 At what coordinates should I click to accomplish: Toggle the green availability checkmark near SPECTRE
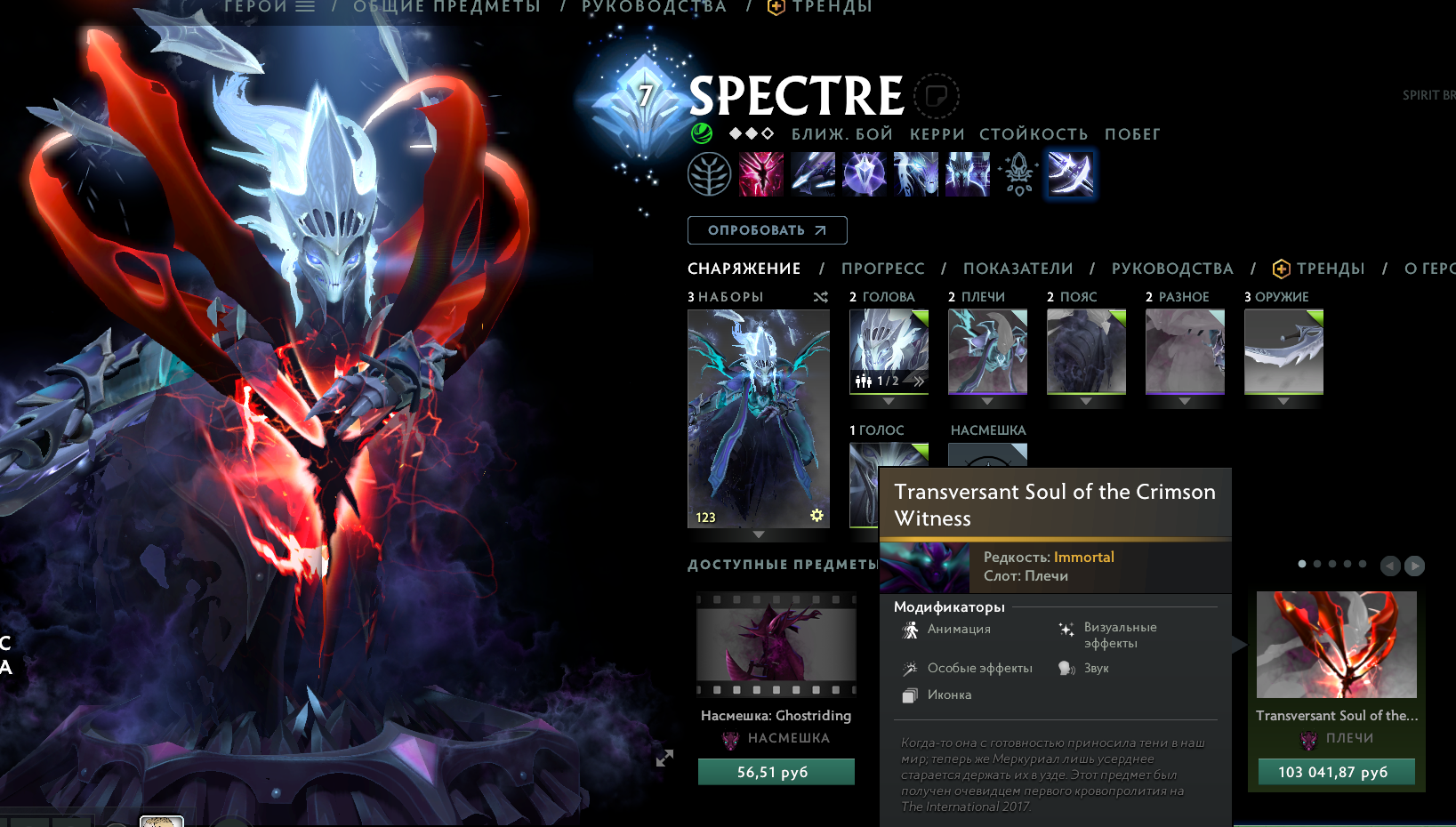pyautogui.click(x=702, y=134)
